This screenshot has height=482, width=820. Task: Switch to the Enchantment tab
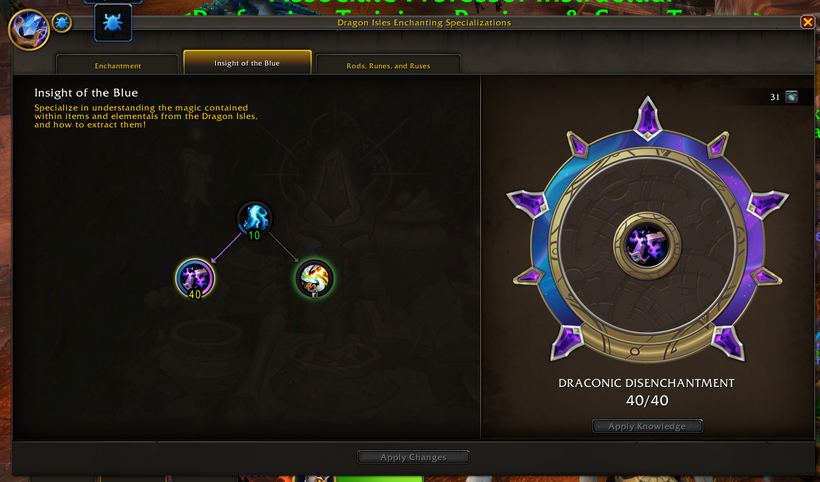[118, 65]
